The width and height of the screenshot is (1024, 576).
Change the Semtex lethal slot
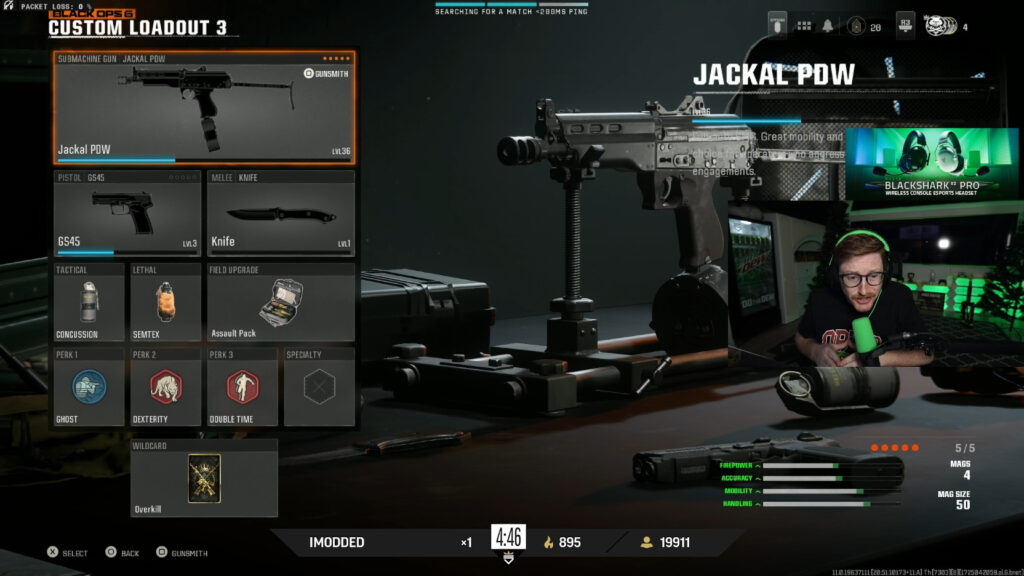click(165, 302)
